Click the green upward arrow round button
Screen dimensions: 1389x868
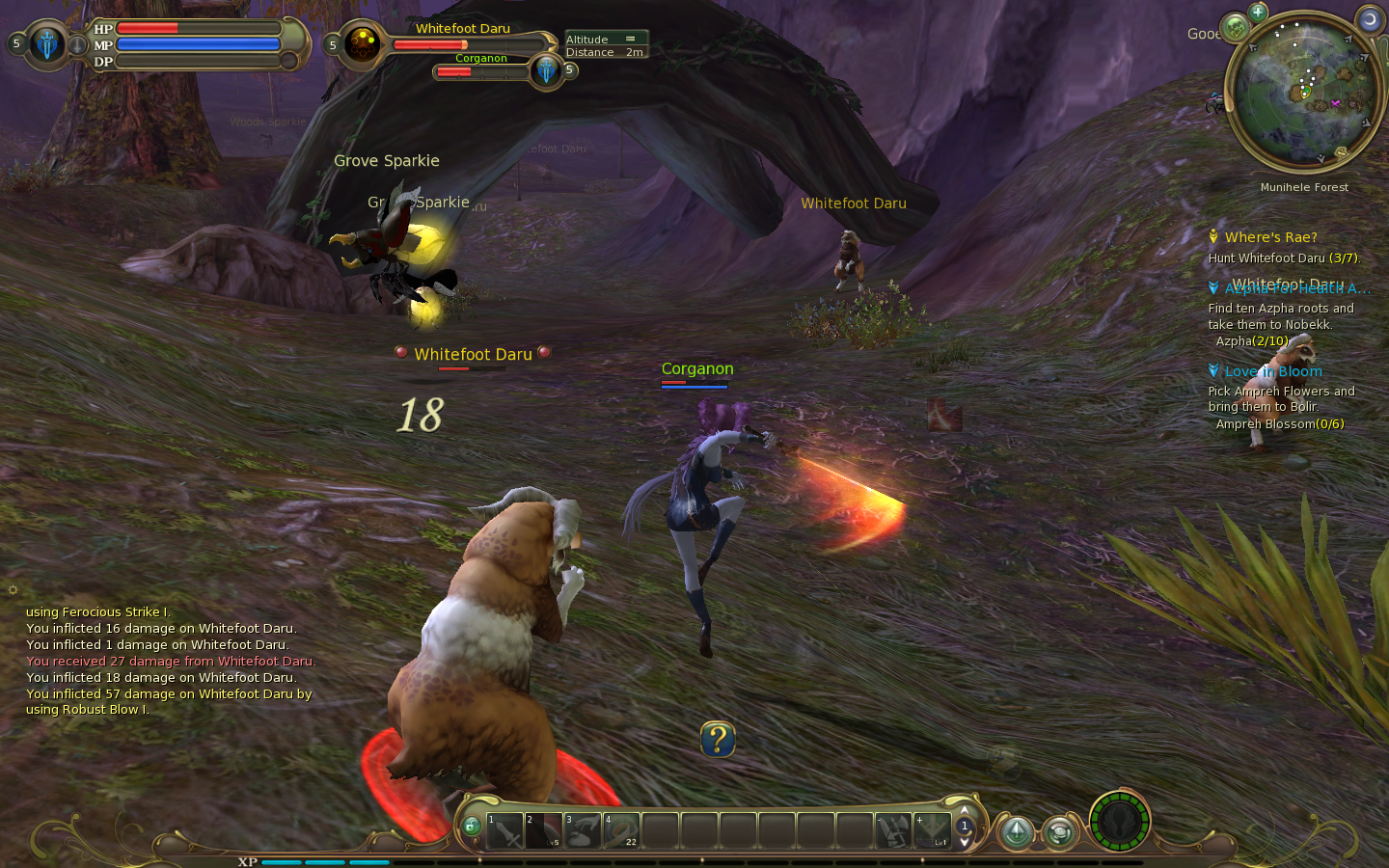point(1017,832)
